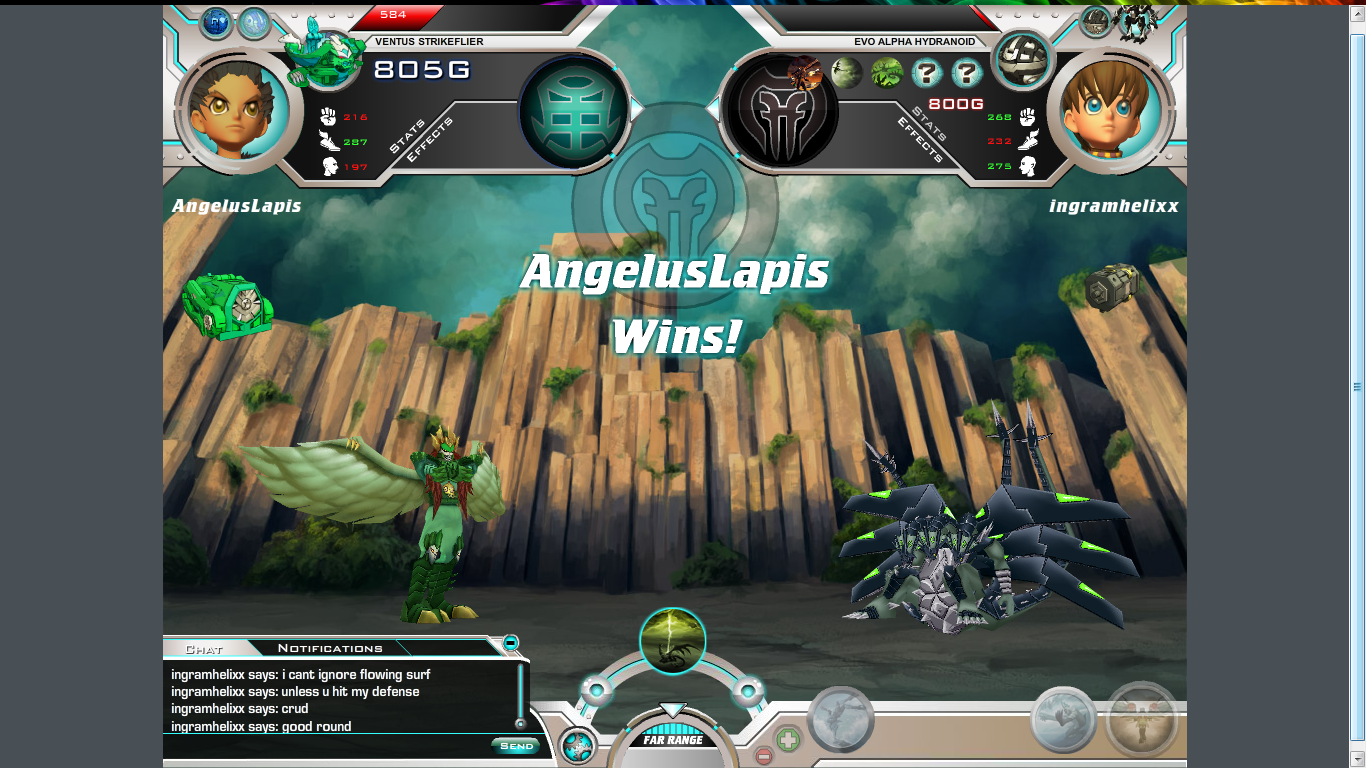This screenshot has height=768, width=1366.
Task: Minimize the chat panel
Action: click(x=510, y=642)
